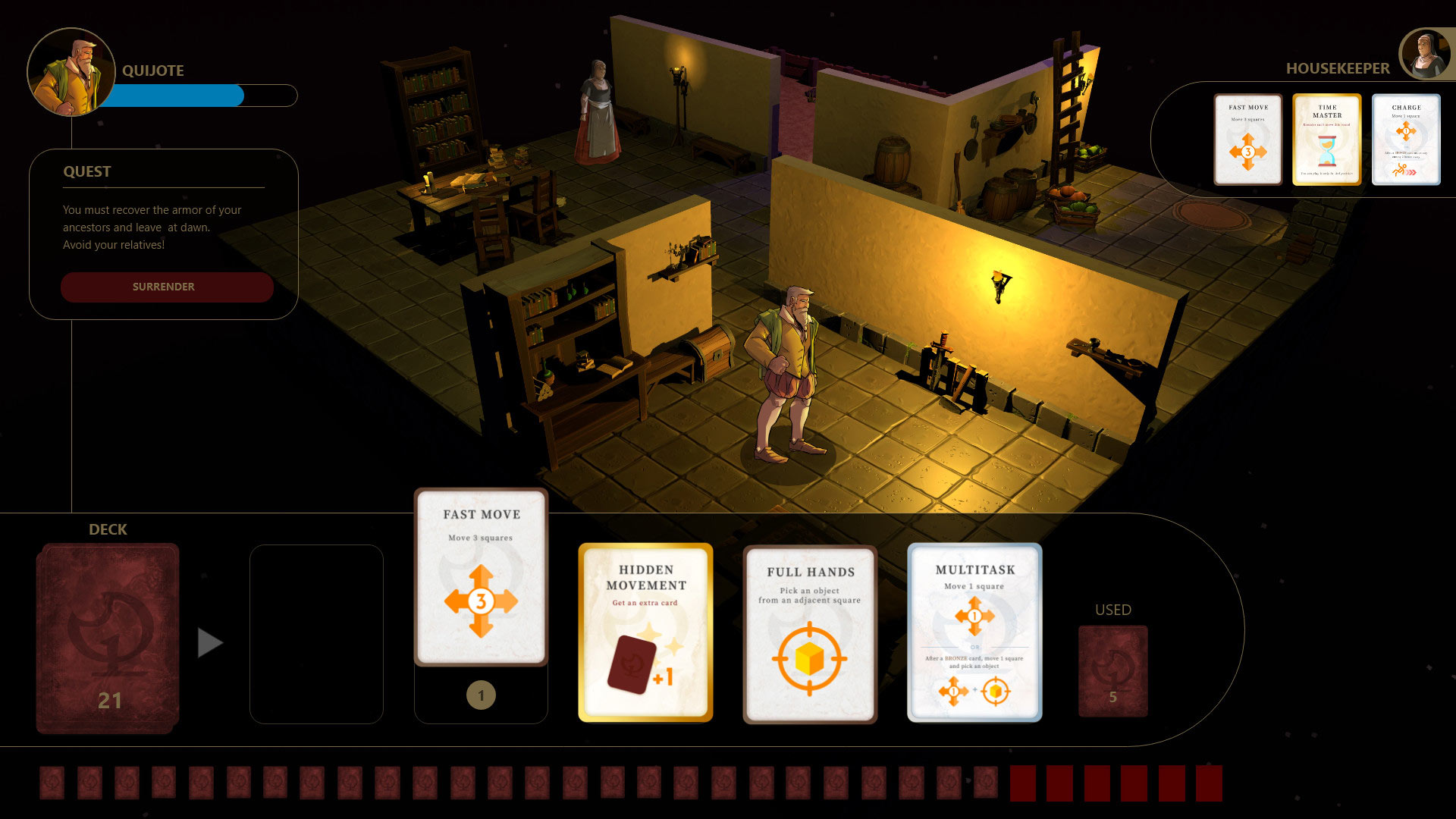The height and width of the screenshot is (819, 1456).
Task: Click the Housekeeper portrait
Action: coord(1425,55)
